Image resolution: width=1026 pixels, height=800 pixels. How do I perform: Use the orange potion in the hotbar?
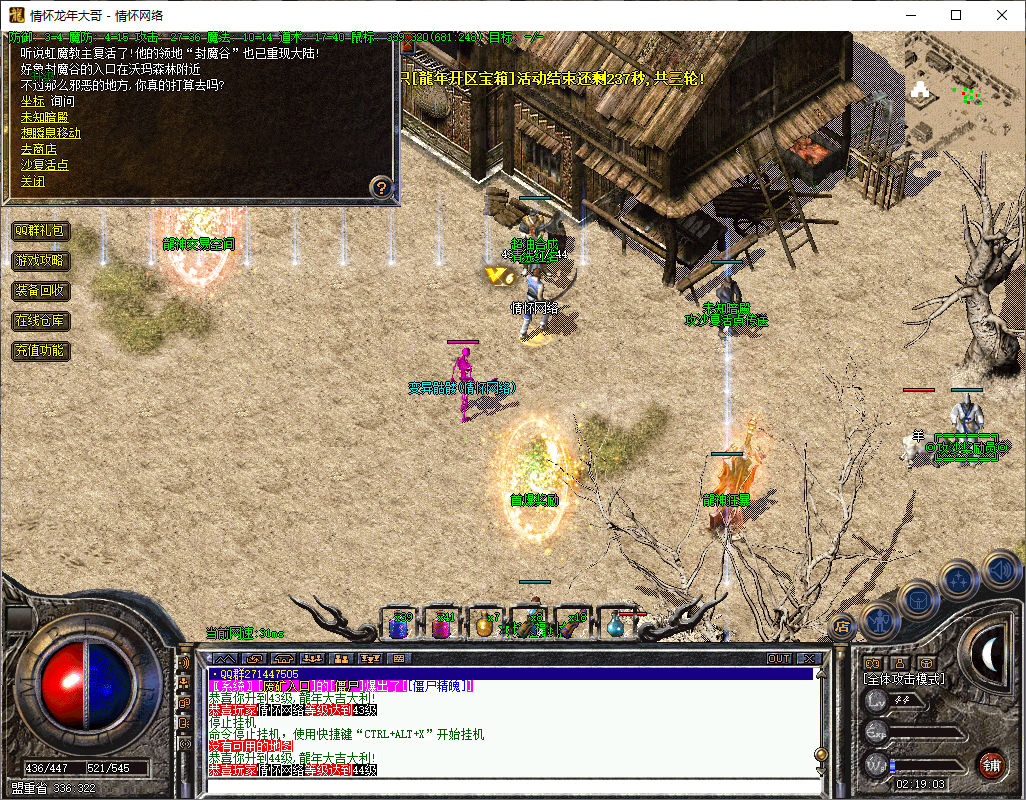[484, 626]
